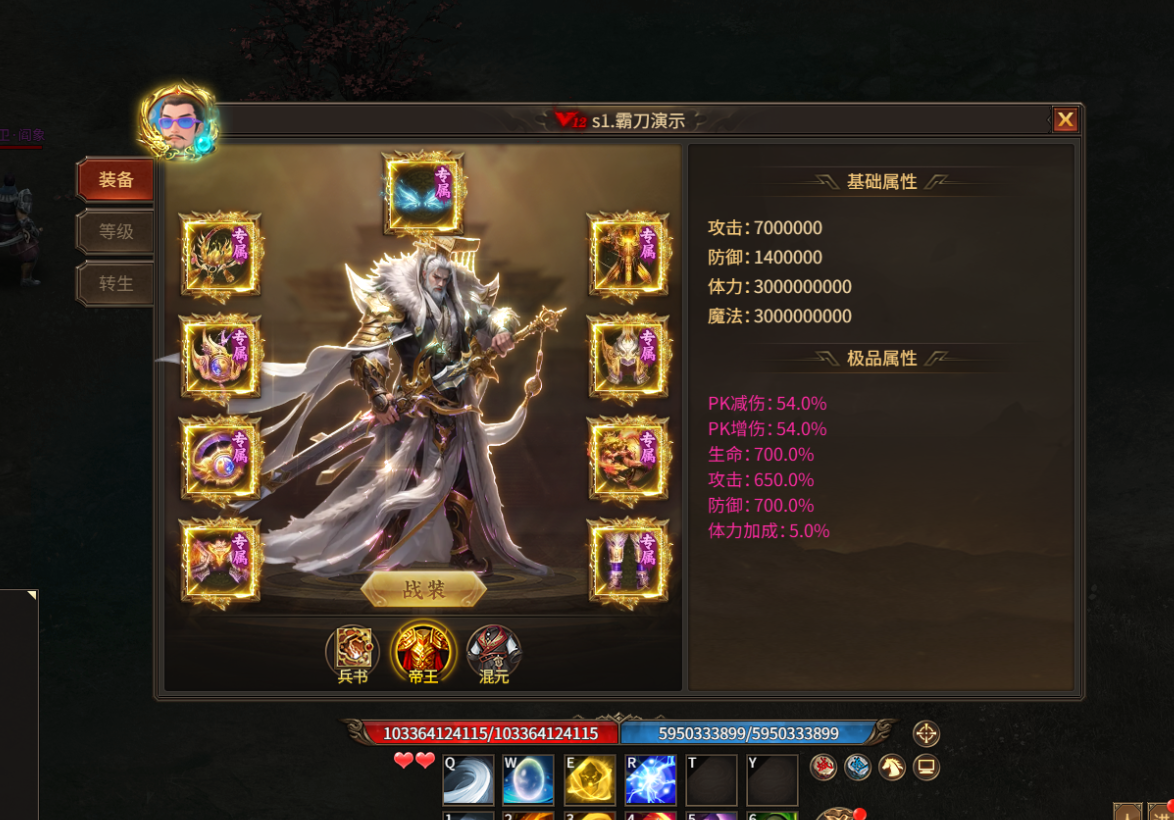
Task: Switch to the 装备 equipment tab
Action: (116, 180)
